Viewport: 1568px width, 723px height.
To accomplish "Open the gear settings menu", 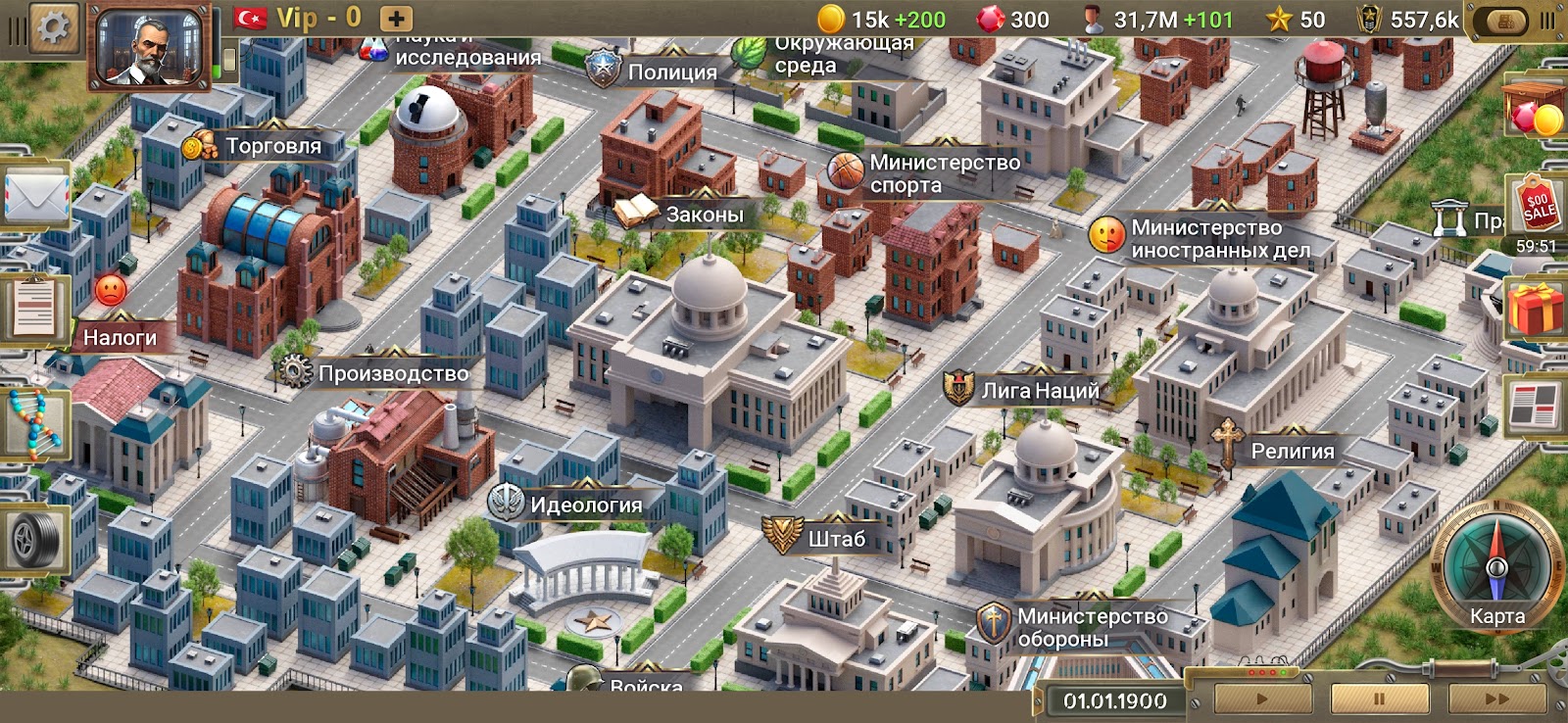I will tap(55, 26).
